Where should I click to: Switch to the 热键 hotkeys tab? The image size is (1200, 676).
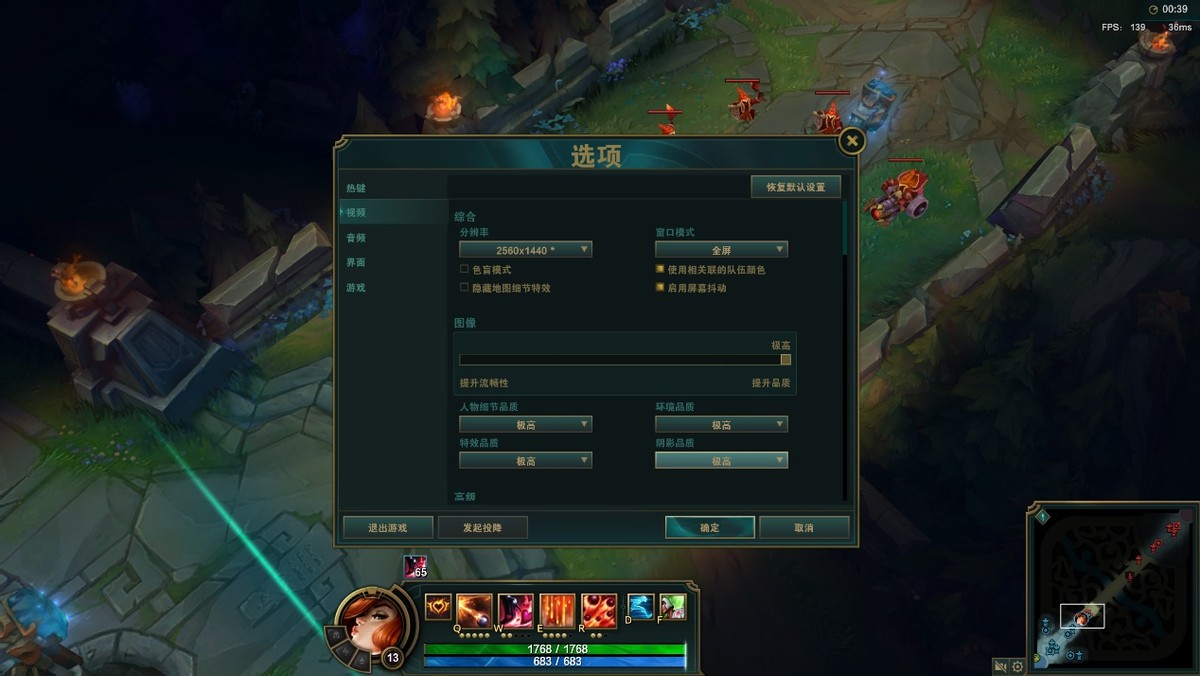click(357, 188)
